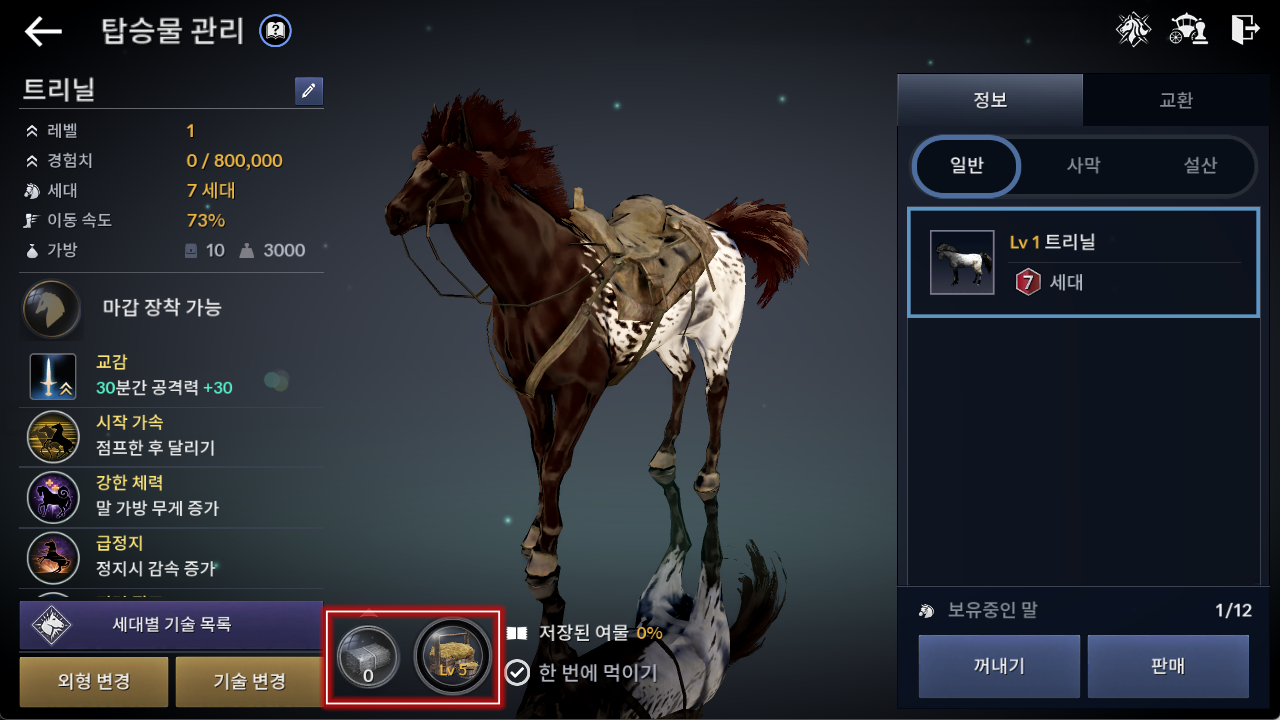The width and height of the screenshot is (1280, 720).
Task: Toggle 한 번에 먹이기 checkbox
Action: pyautogui.click(x=517, y=672)
